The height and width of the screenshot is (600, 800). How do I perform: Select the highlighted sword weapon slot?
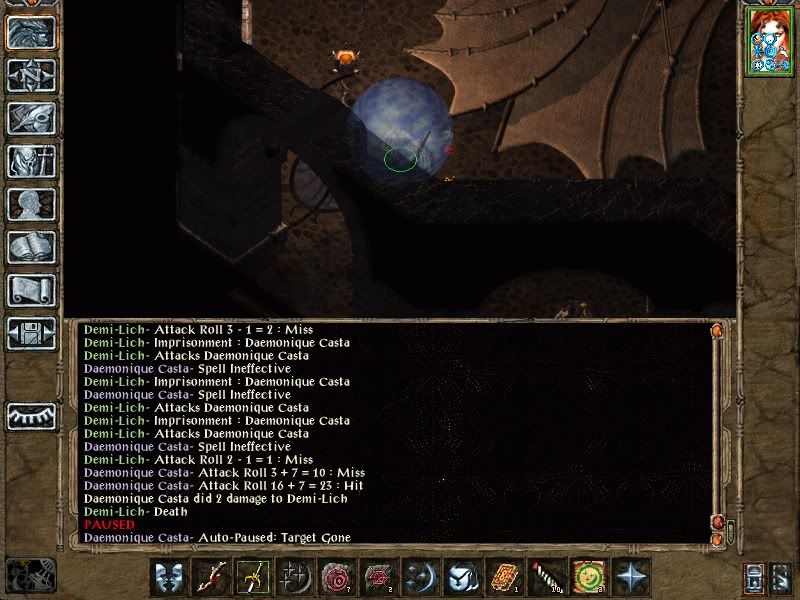pos(253,578)
